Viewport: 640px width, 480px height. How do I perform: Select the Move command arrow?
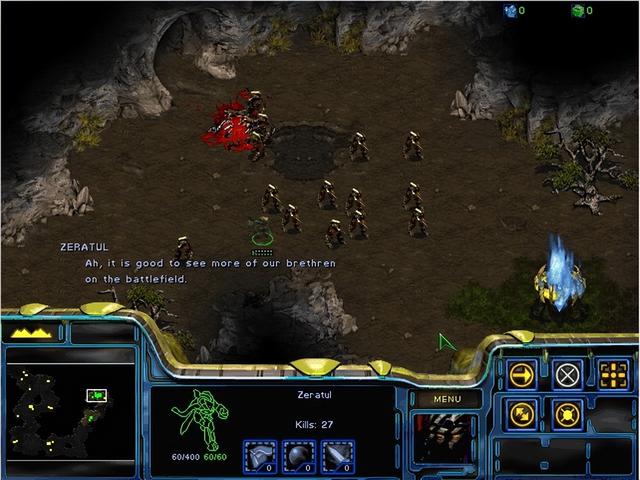[x=523, y=374]
